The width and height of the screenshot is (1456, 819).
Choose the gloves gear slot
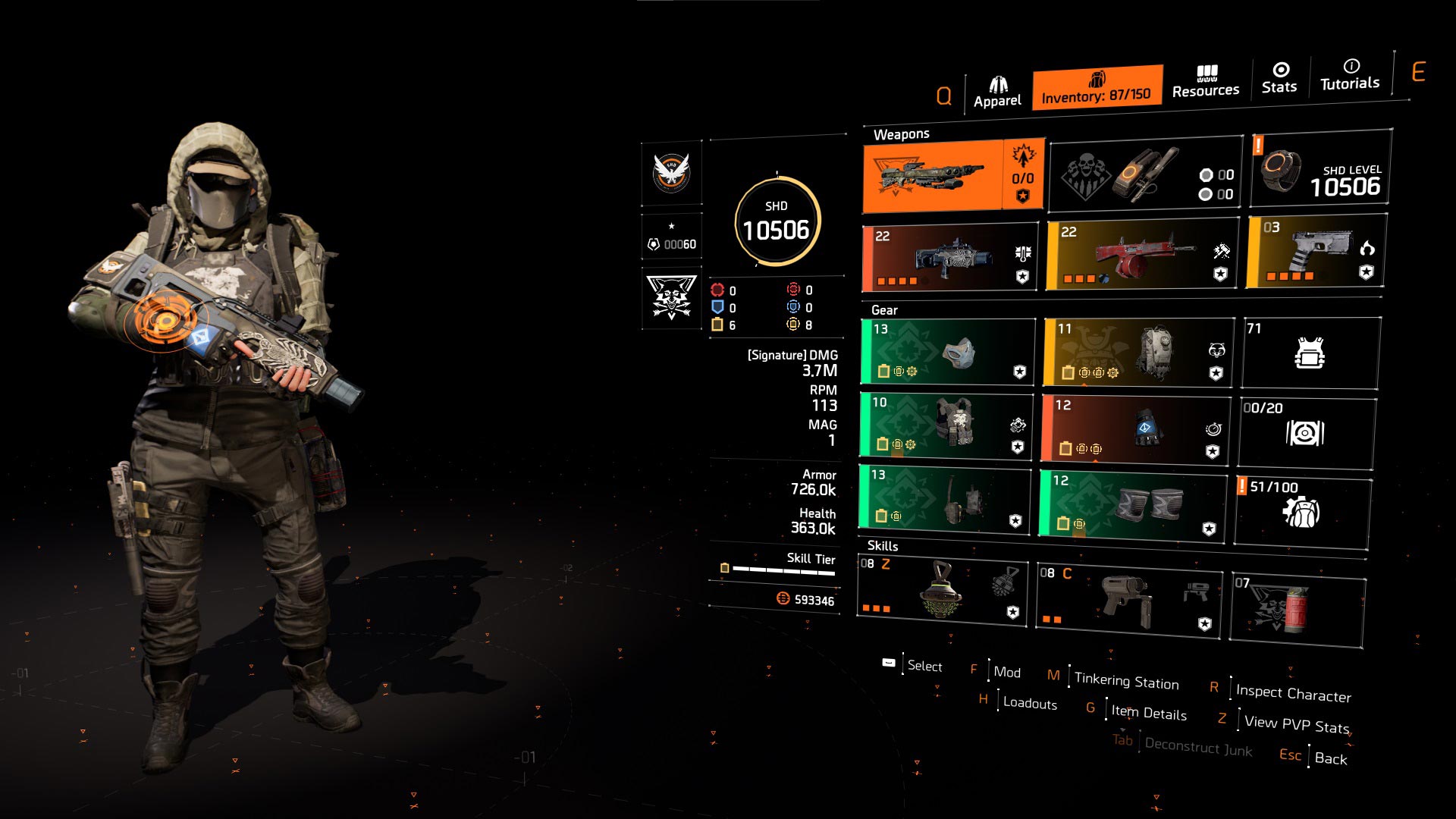pos(1134,428)
